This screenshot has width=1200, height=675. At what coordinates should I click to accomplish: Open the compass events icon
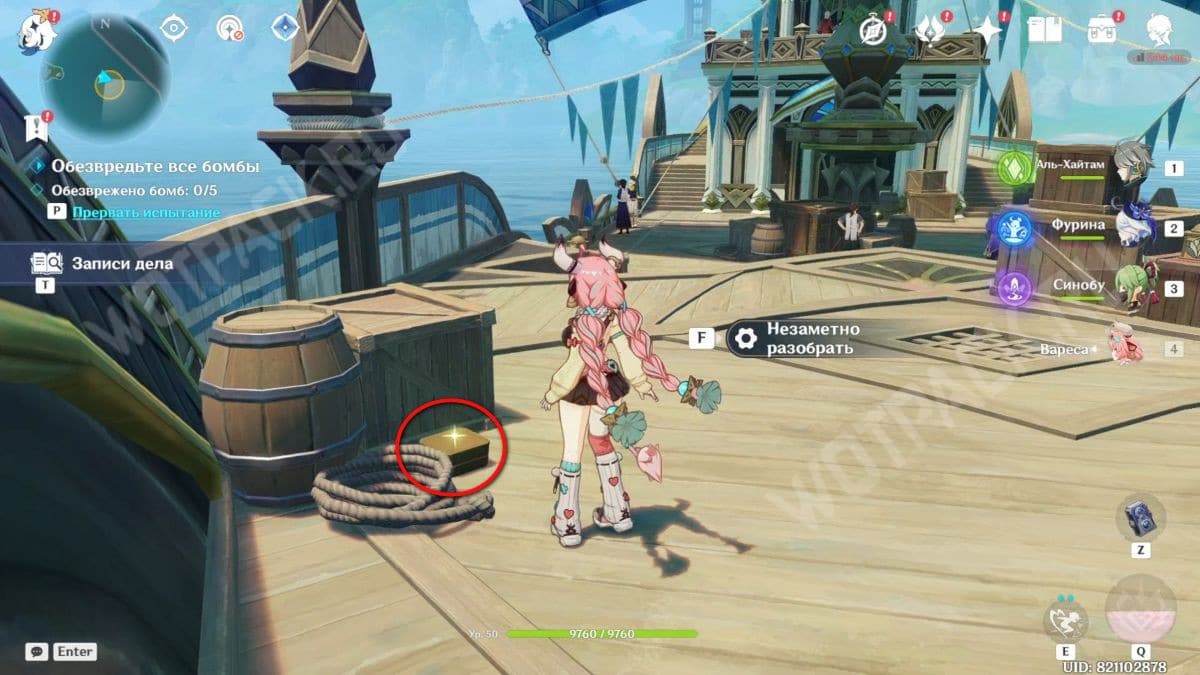point(876,29)
